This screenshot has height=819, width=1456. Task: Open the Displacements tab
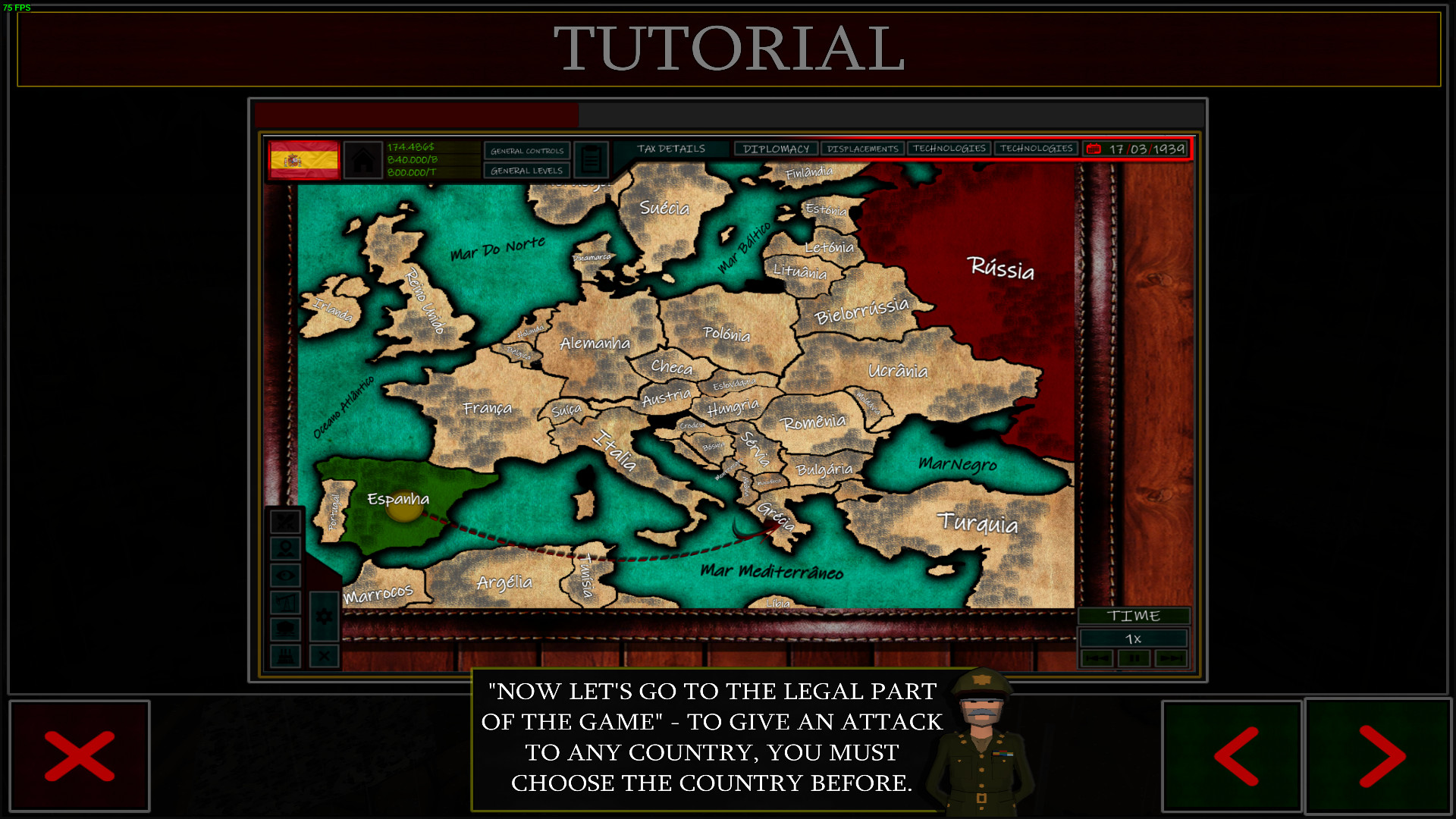(x=863, y=149)
